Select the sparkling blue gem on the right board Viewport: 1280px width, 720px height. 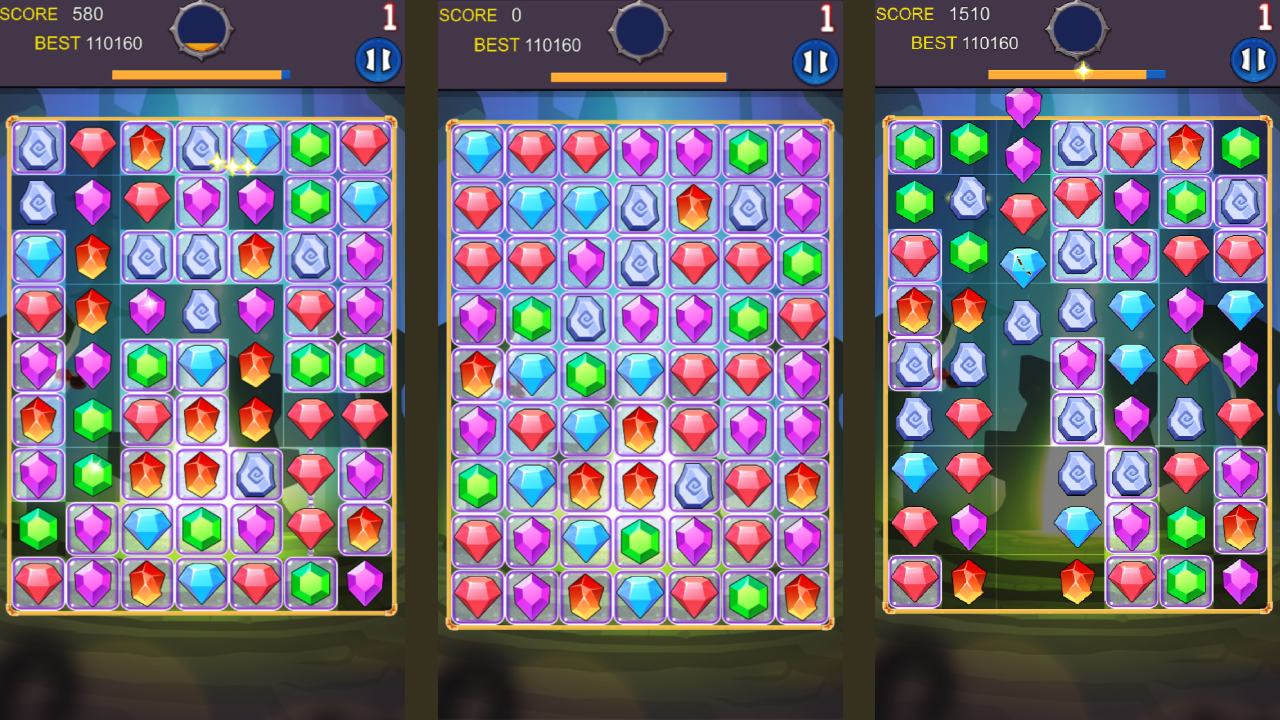1023,265
